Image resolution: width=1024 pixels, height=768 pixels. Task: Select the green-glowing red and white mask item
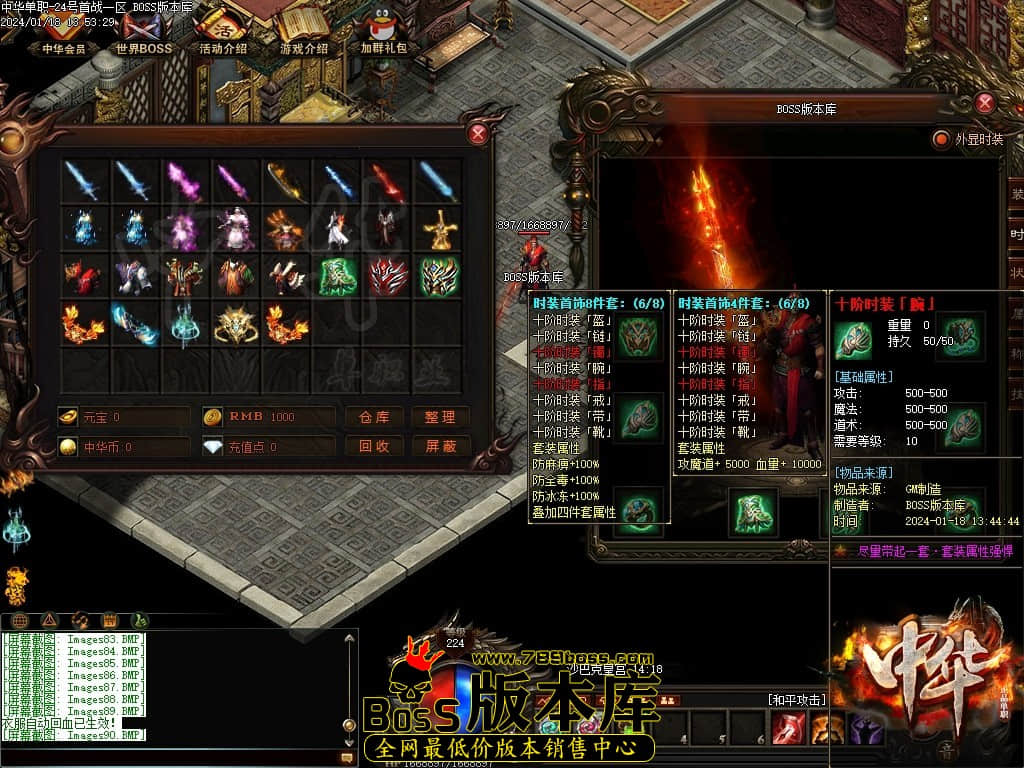(x=388, y=277)
